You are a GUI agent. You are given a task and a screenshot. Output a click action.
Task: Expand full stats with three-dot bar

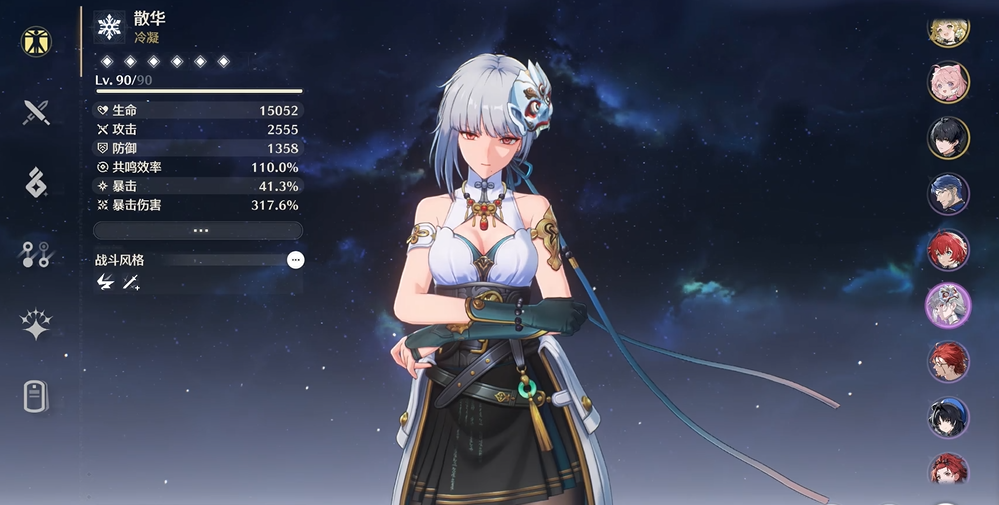coord(198,230)
